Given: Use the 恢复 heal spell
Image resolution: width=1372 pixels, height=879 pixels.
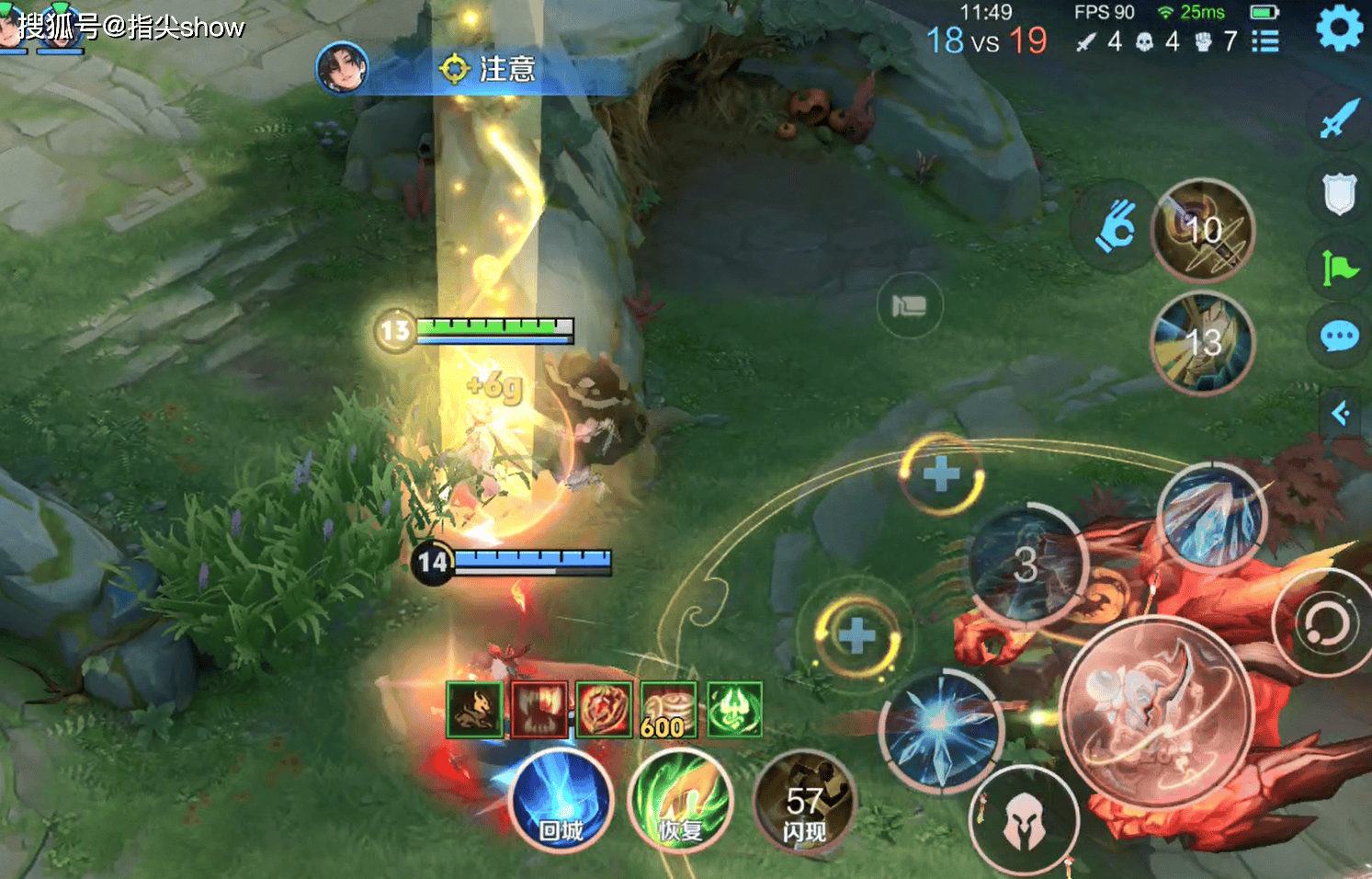Looking at the screenshot, I should click(x=680, y=800).
